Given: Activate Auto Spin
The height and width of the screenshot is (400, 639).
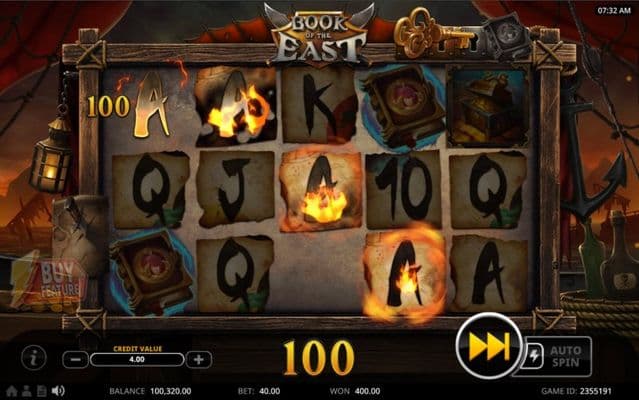Looking at the screenshot, I should (x=565, y=357).
